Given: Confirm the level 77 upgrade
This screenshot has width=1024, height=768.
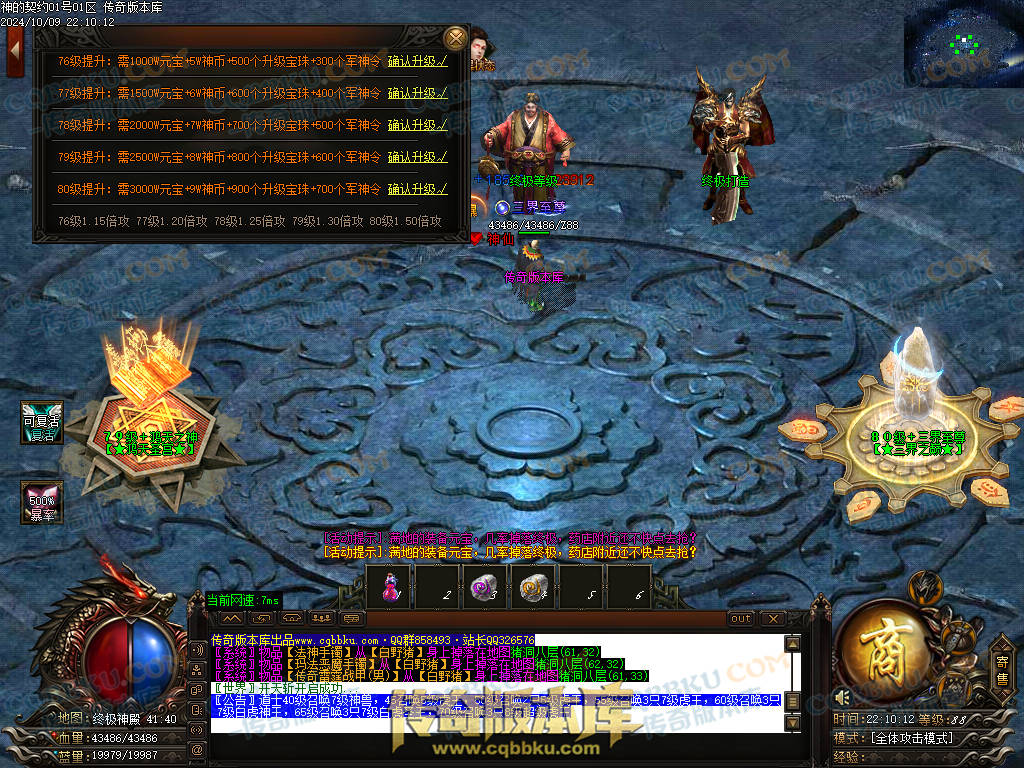Looking at the screenshot, I should (x=417, y=93).
